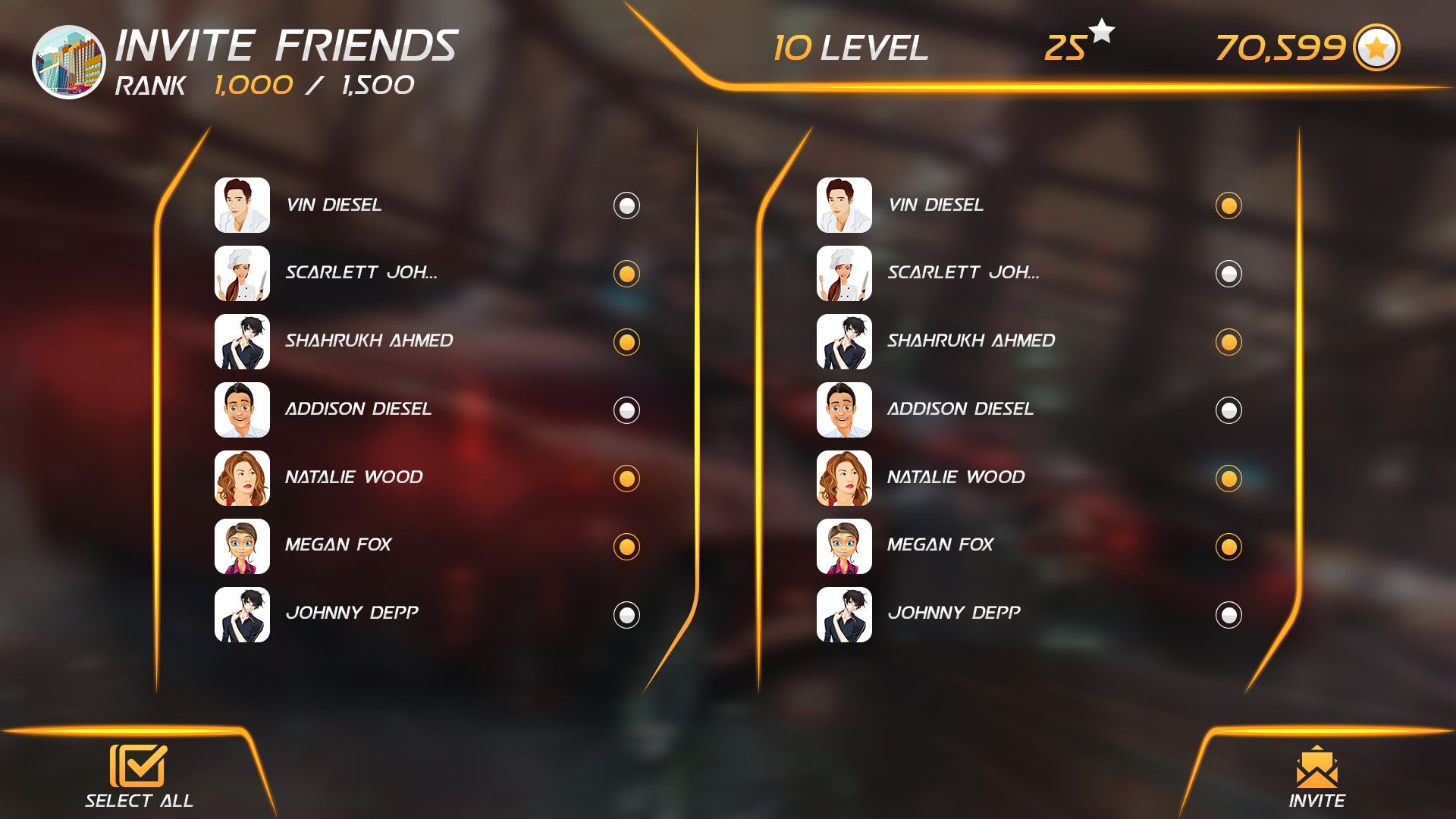Viewport: 1456px width, 819px height.
Task: Toggle Addison Diesel's radio button in right panel
Action: coord(1228,410)
